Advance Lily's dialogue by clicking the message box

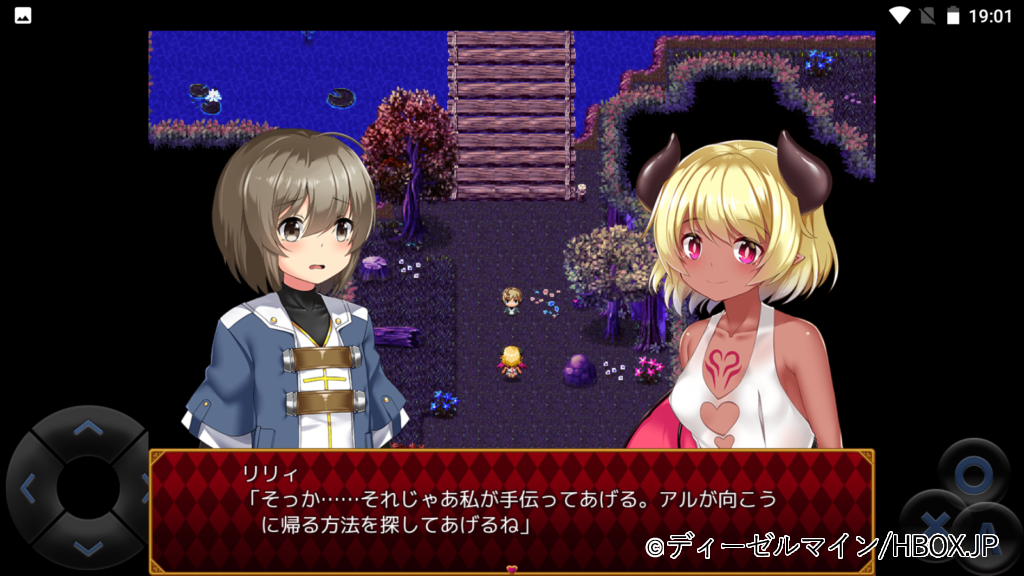pyautogui.click(x=511, y=511)
